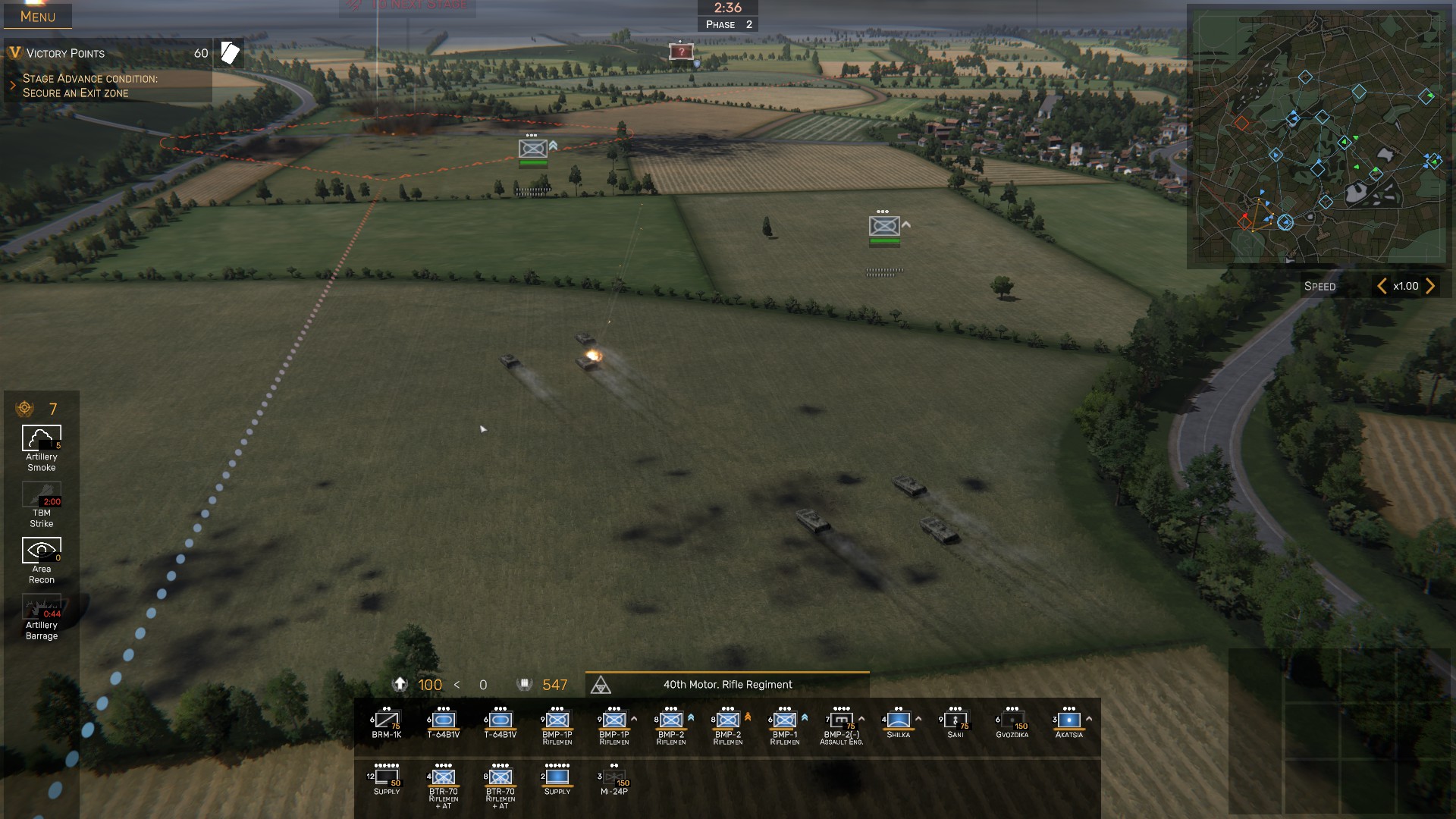
Task: Increase game speed with the right arrow
Action: pyautogui.click(x=1430, y=286)
